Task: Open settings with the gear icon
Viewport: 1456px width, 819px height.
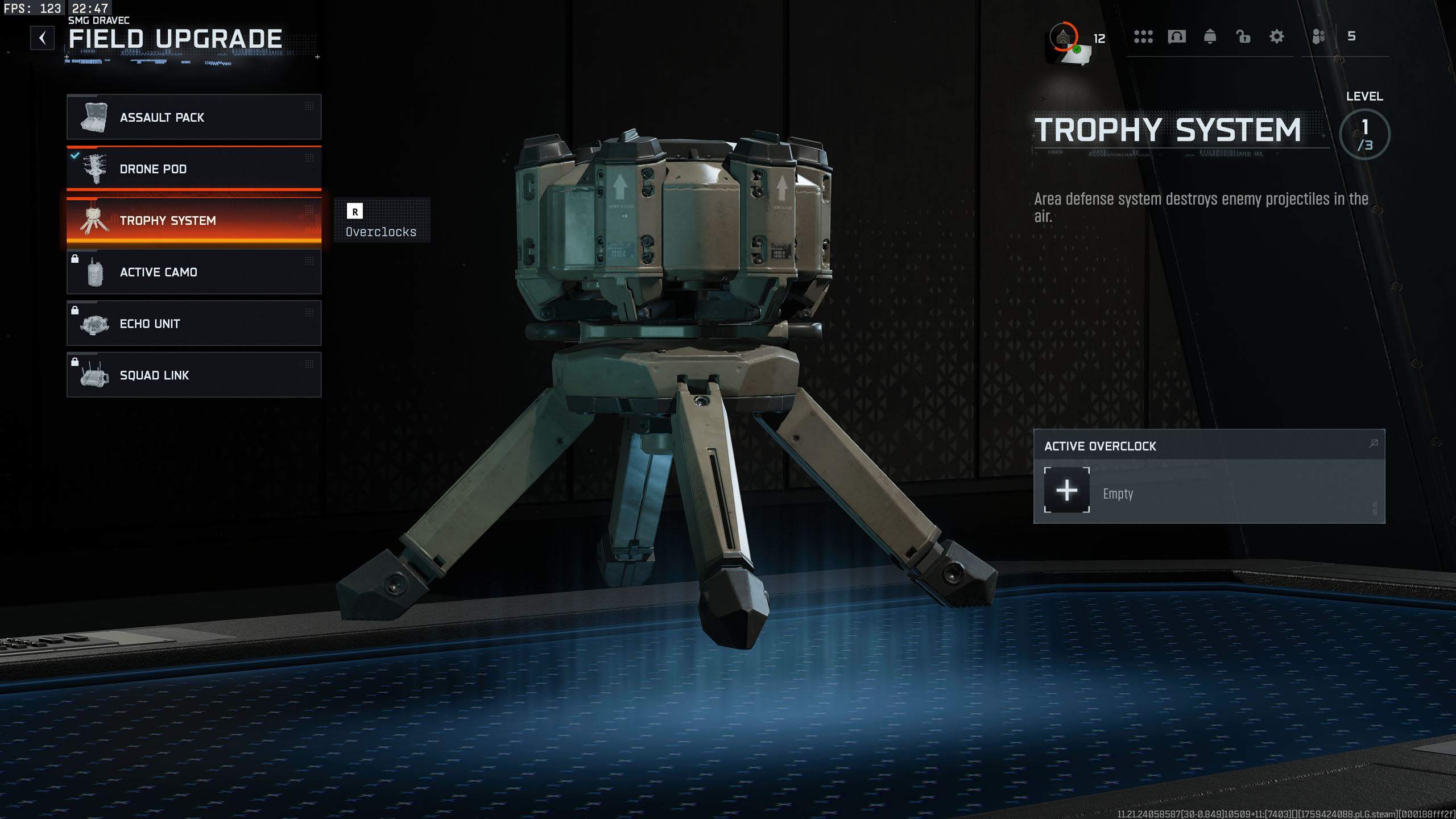Action: tap(1276, 37)
